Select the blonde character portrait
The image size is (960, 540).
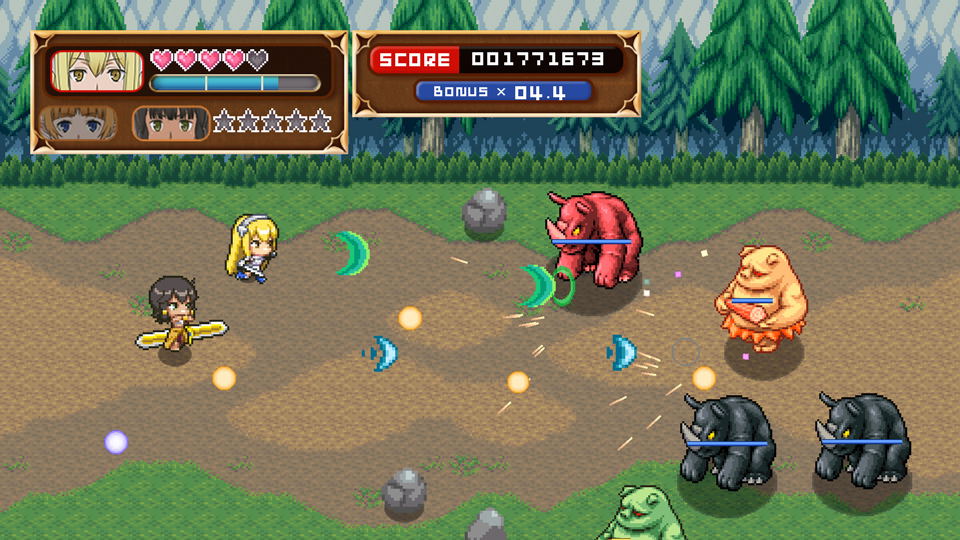[96, 71]
